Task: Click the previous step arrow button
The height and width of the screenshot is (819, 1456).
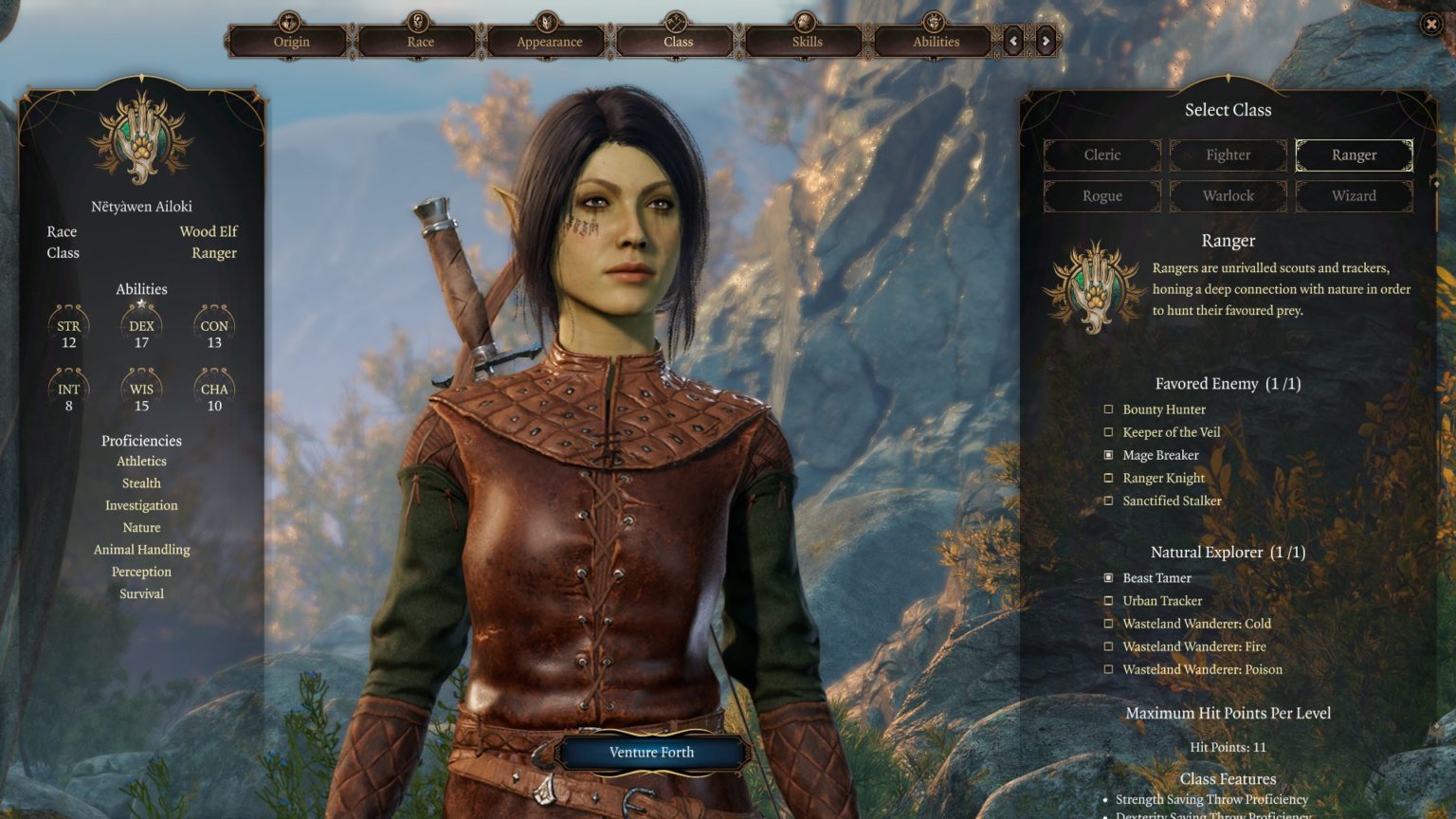Action: click(1013, 41)
